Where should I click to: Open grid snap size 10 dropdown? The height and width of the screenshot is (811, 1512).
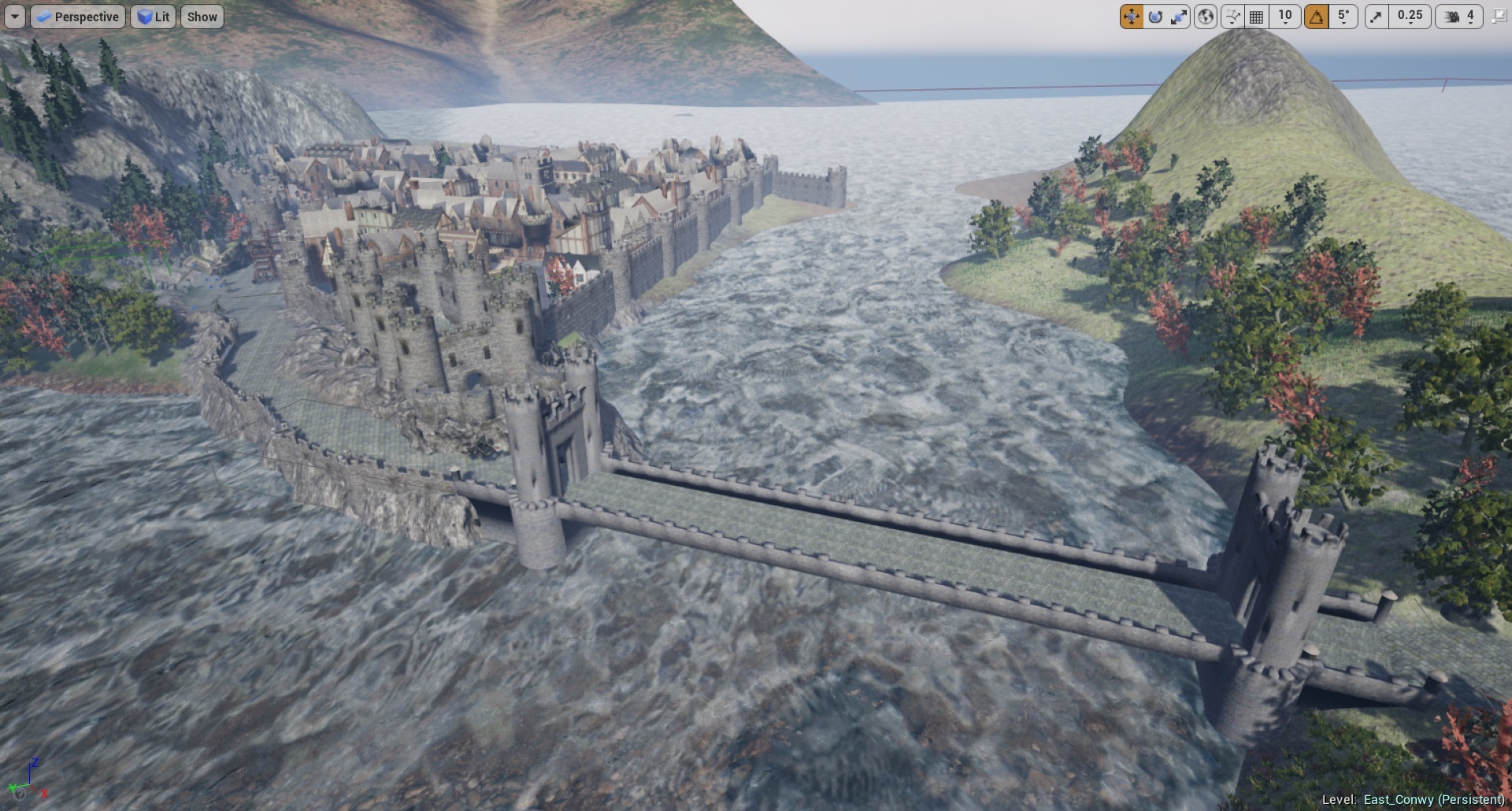pos(1285,17)
